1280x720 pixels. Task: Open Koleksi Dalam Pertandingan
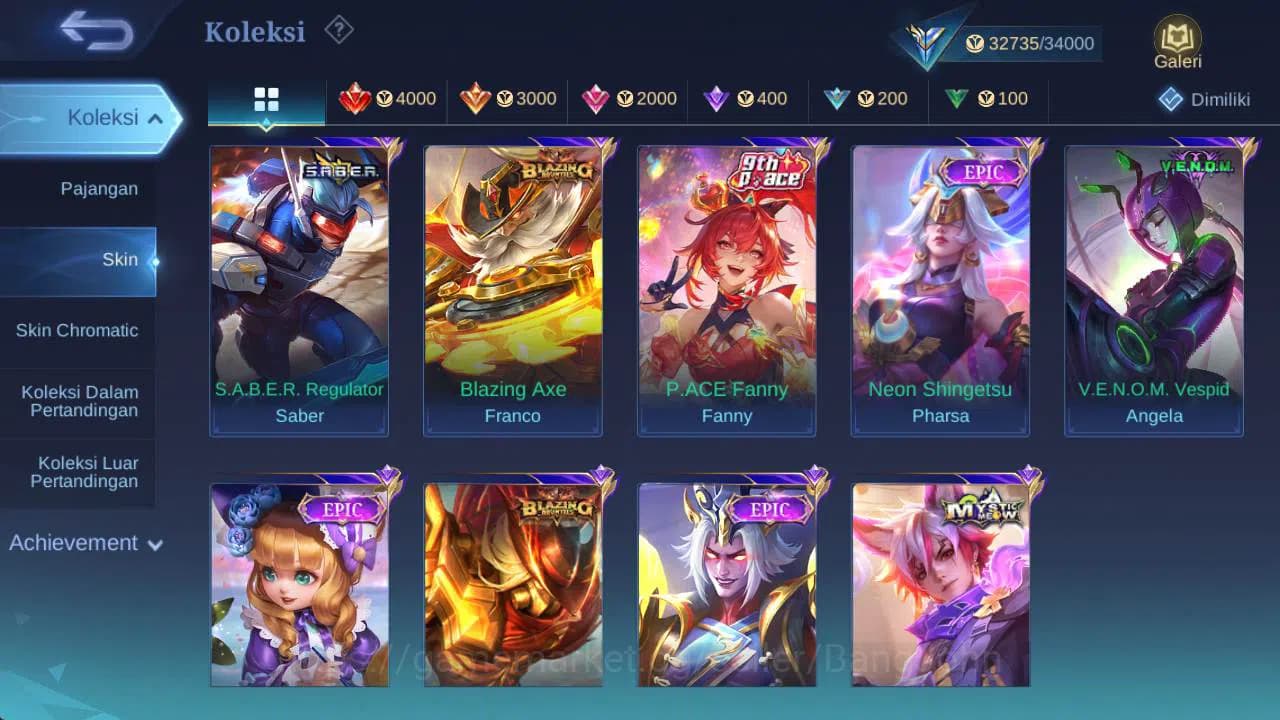click(78, 401)
